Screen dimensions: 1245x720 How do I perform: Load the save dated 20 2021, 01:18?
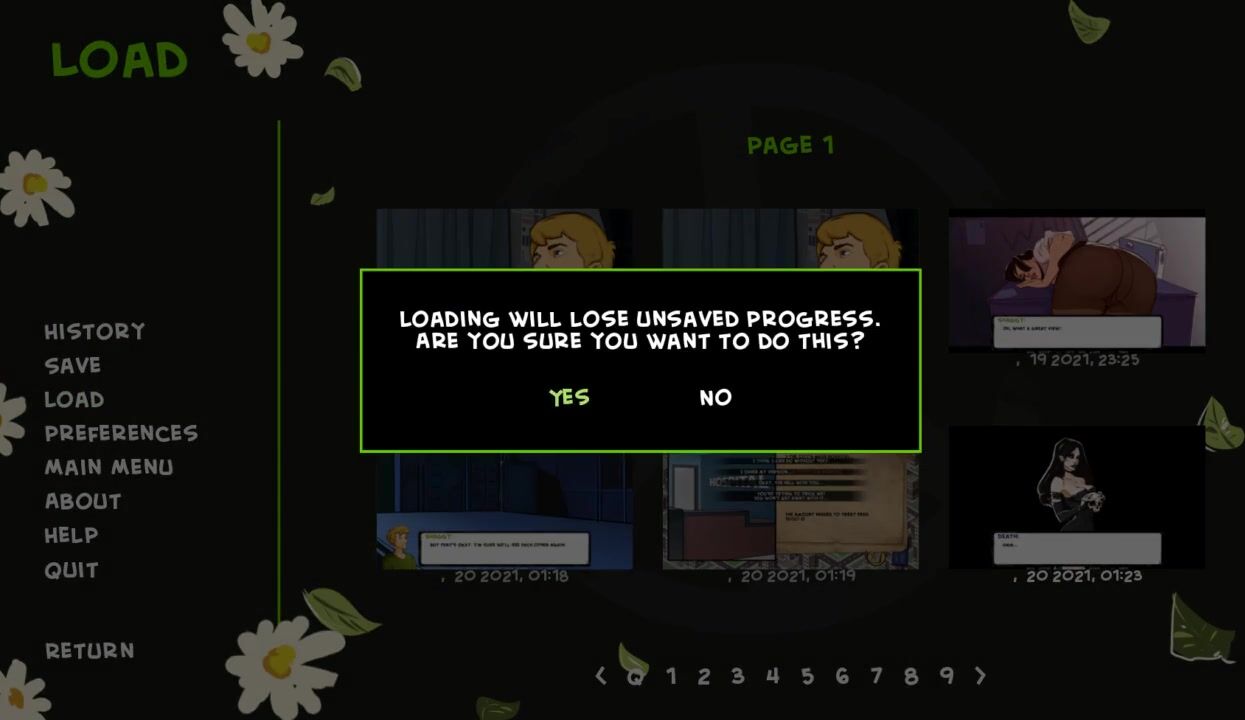(x=504, y=510)
